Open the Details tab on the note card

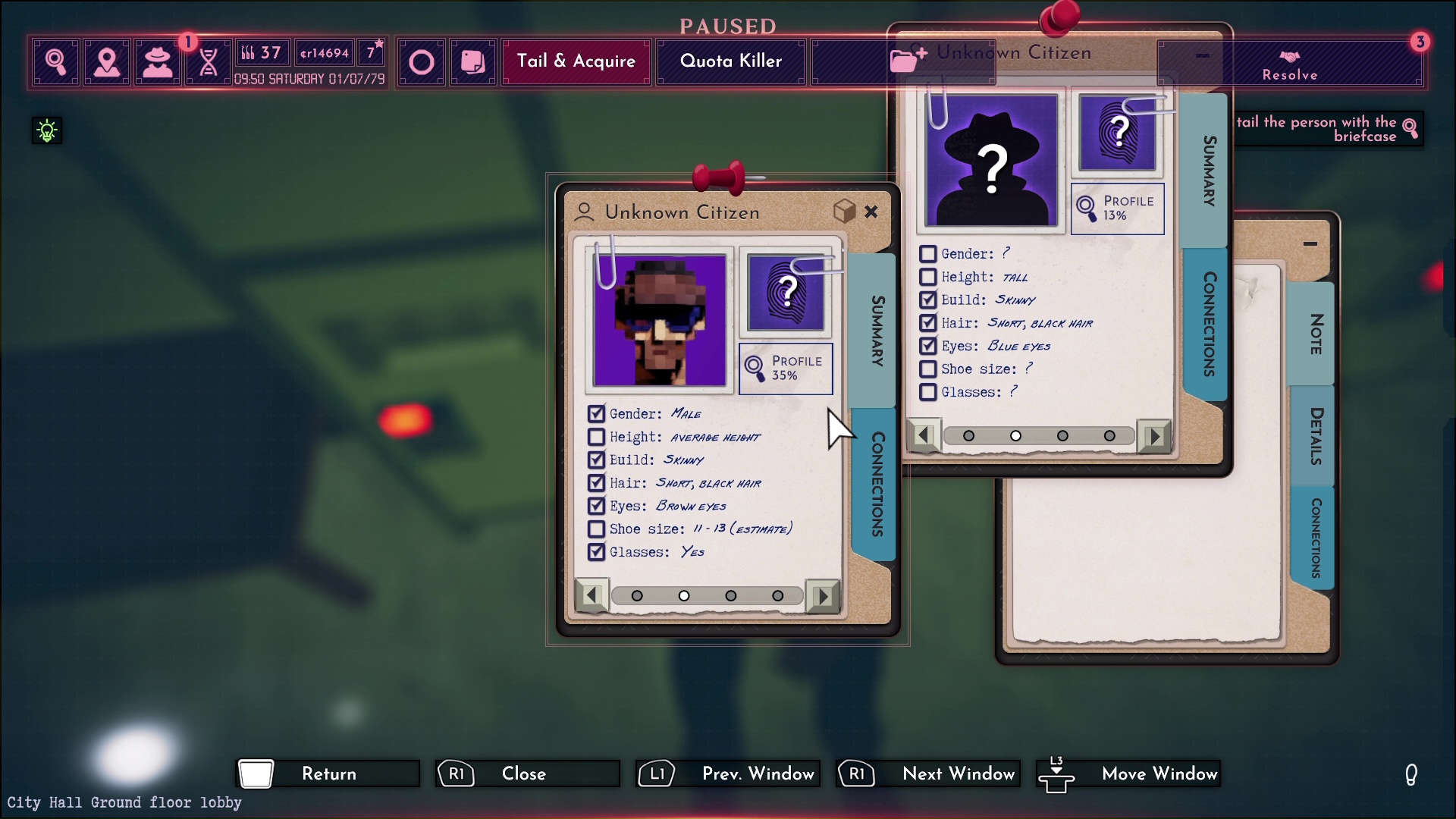point(1316,436)
